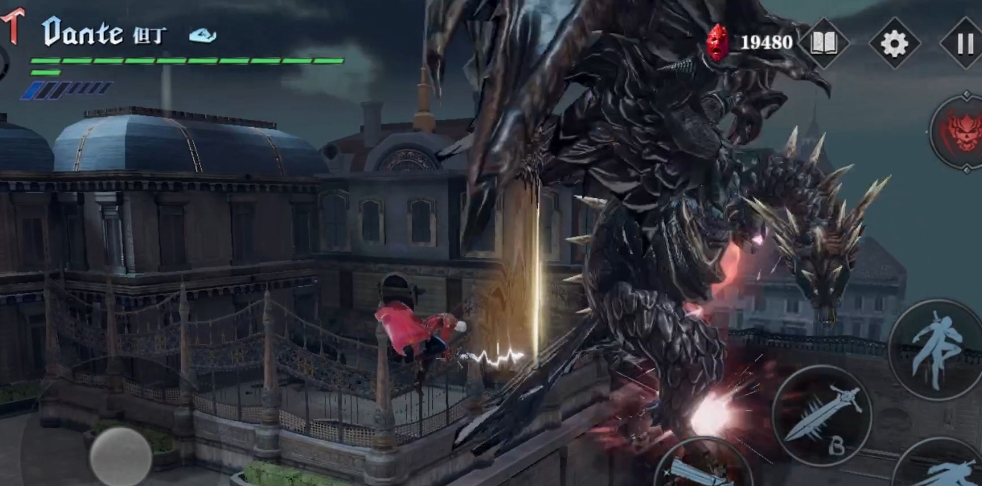The image size is (982, 486).
Task: Activate the red demon Devil Trigger
Action: pos(958,132)
